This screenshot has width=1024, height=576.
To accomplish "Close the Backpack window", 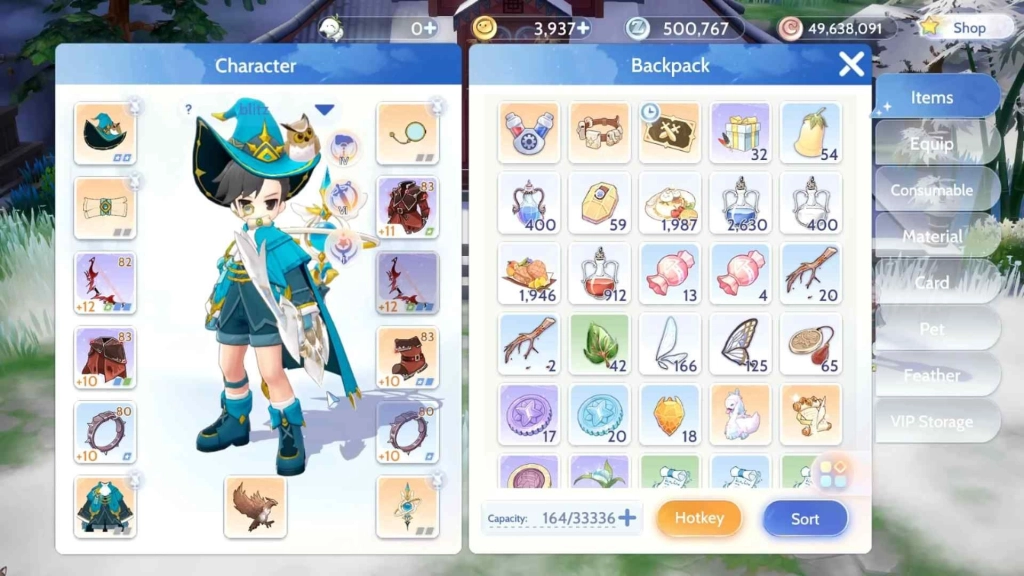I will click(851, 65).
